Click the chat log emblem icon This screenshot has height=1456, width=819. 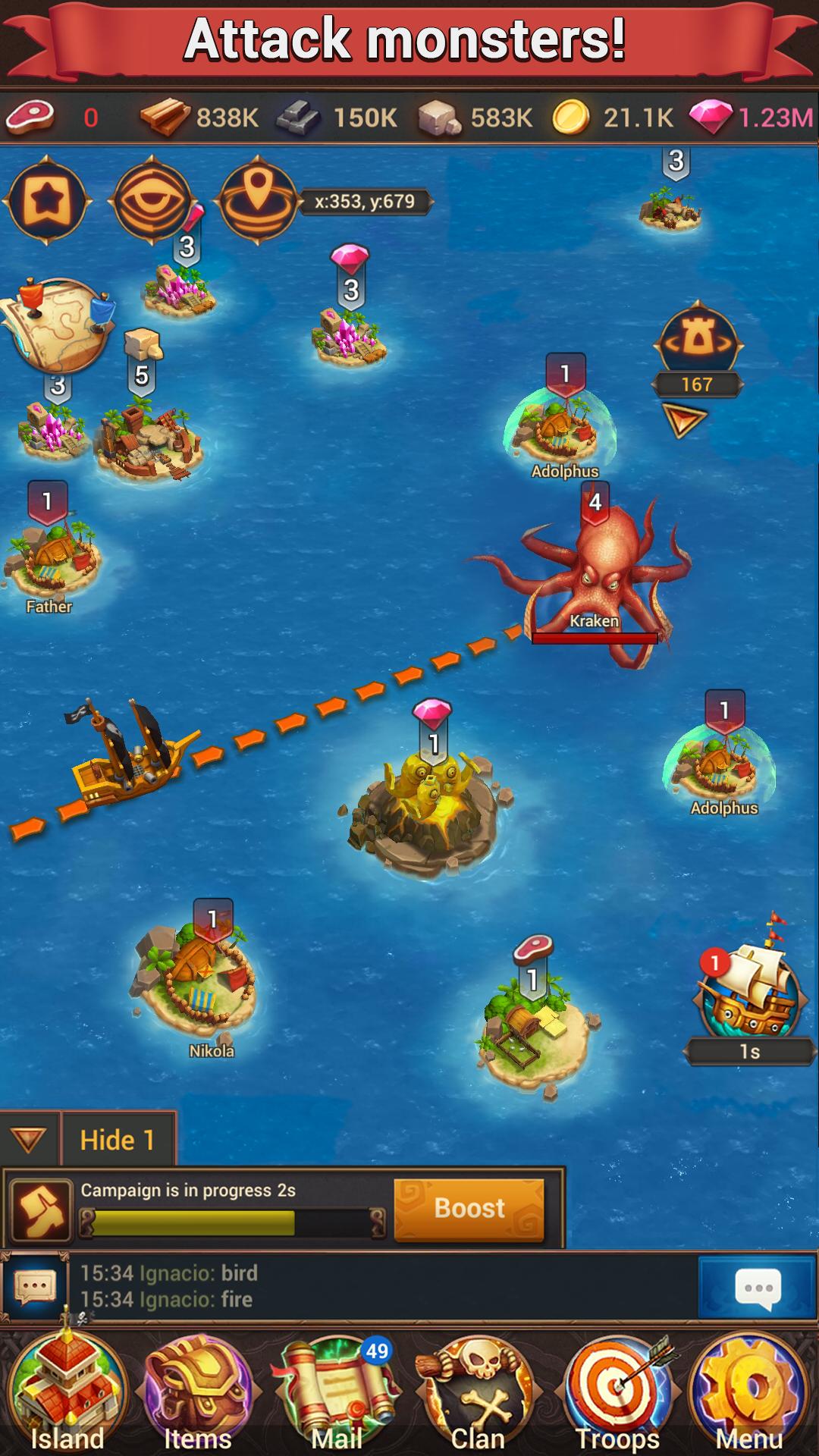(34, 1288)
